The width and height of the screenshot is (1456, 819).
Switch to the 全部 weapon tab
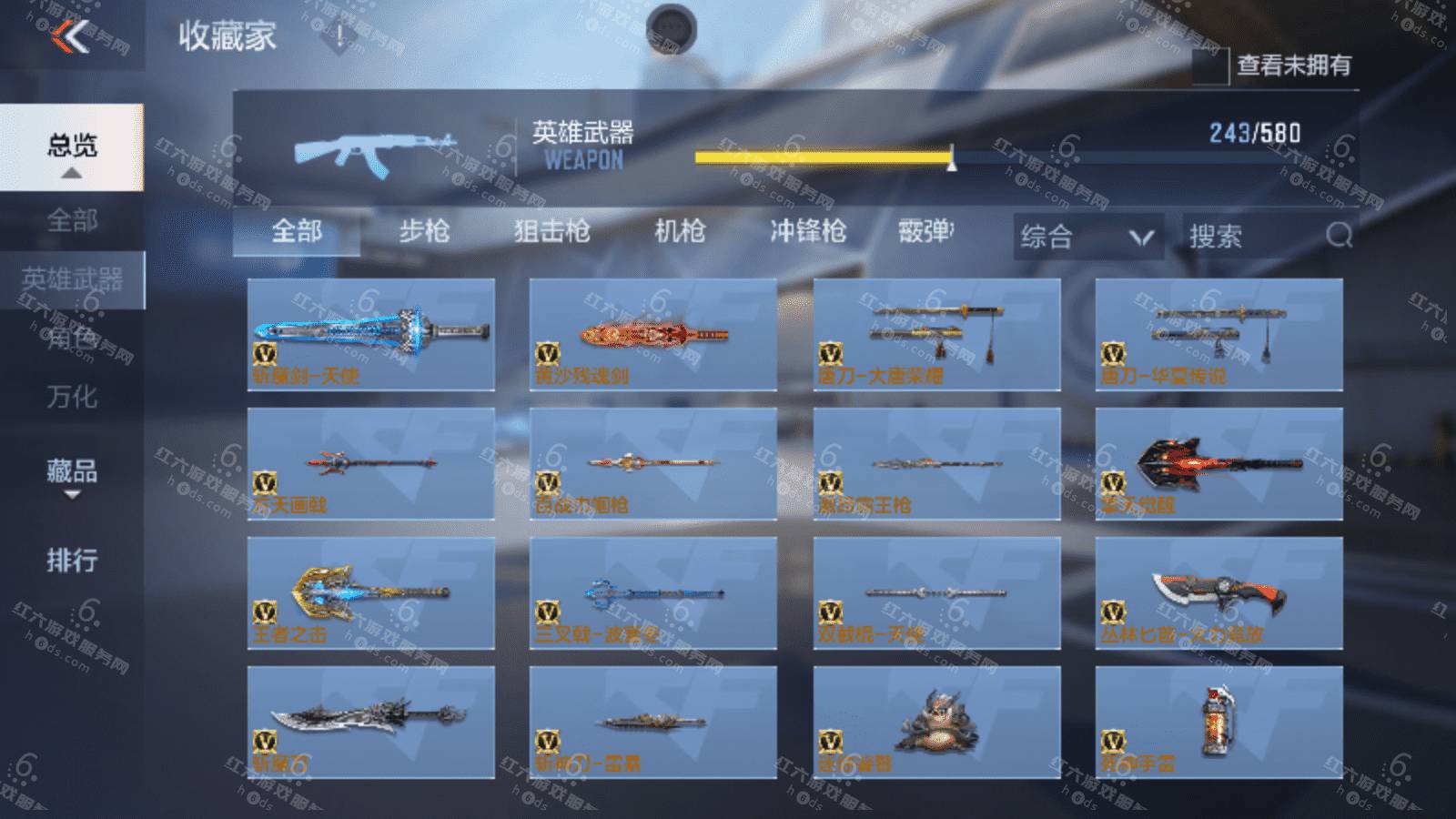click(x=297, y=232)
